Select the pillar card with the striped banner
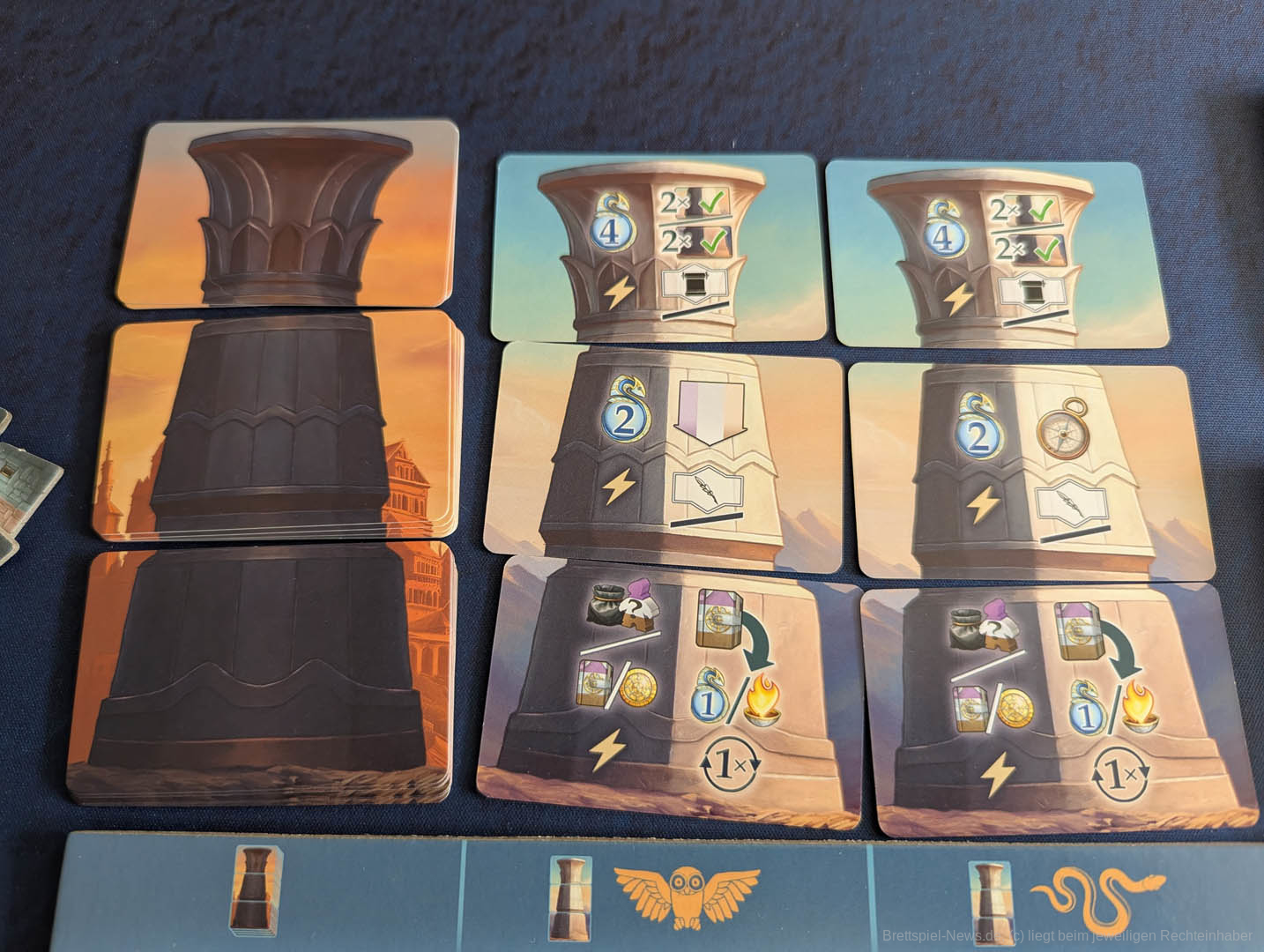Image resolution: width=1264 pixels, height=952 pixels. [662, 450]
